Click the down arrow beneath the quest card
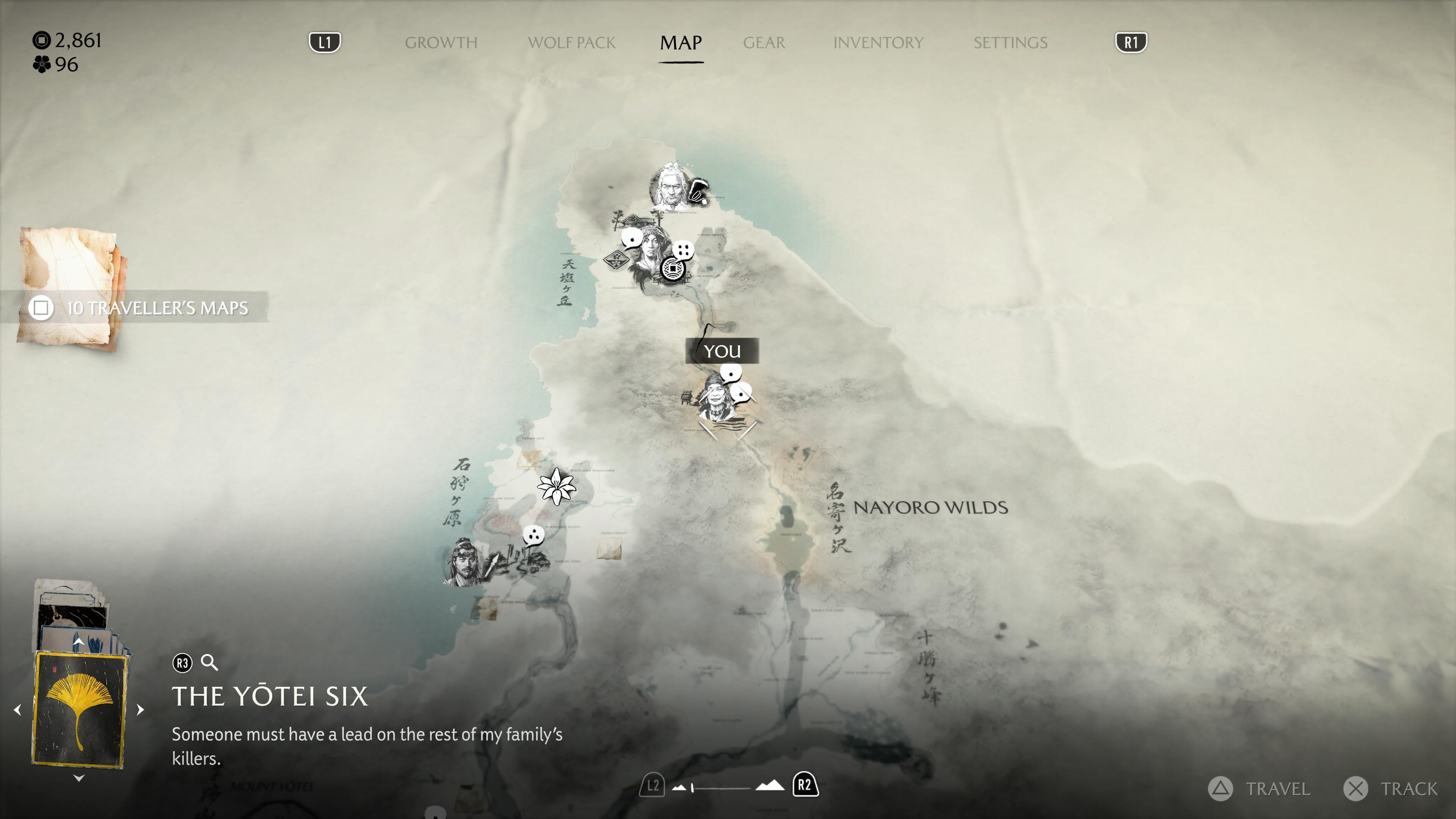 click(79, 778)
